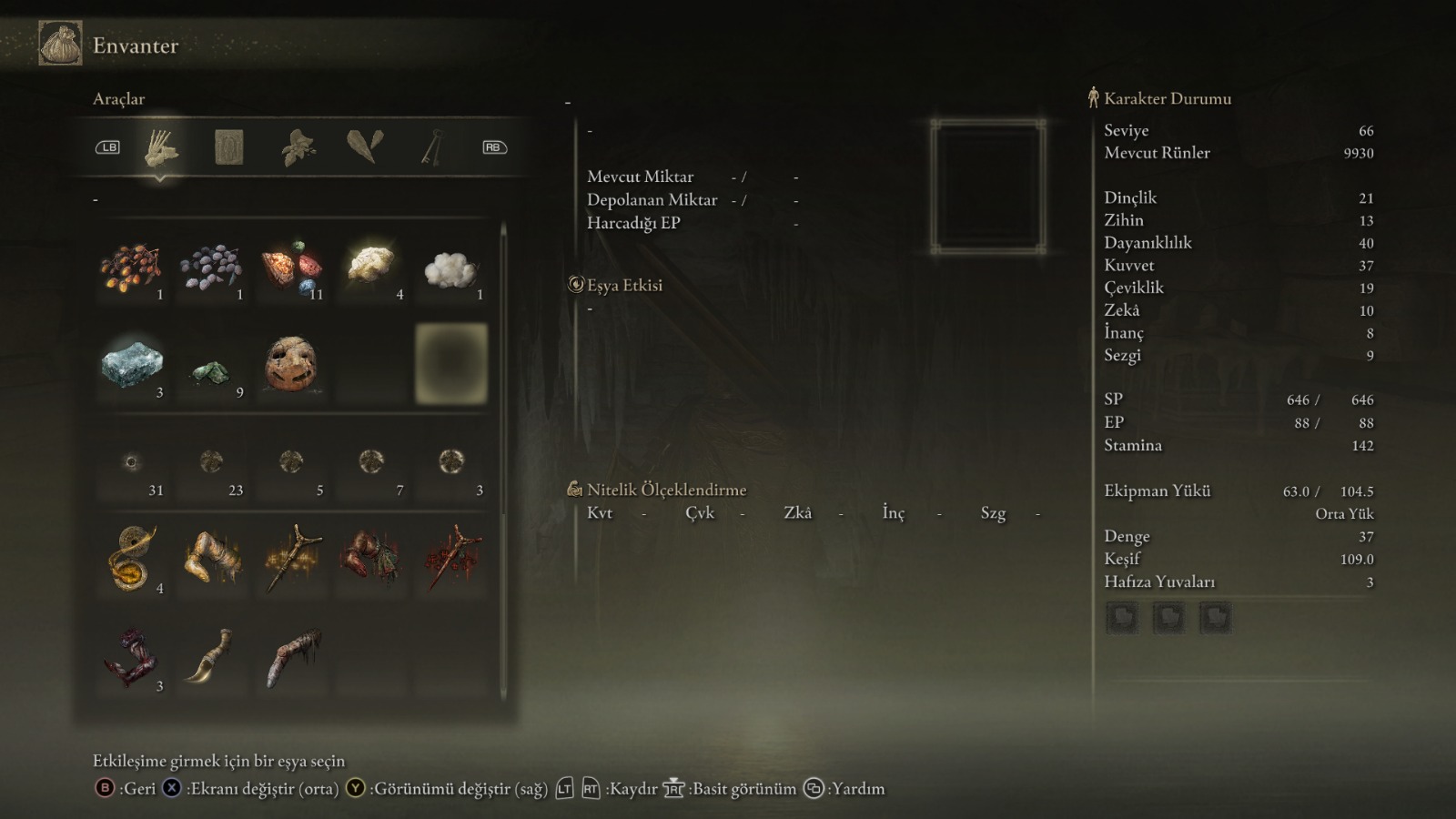The image size is (1456, 819).
Task: Open the herb crafting materials tab
Action: [x=298, y=147]
